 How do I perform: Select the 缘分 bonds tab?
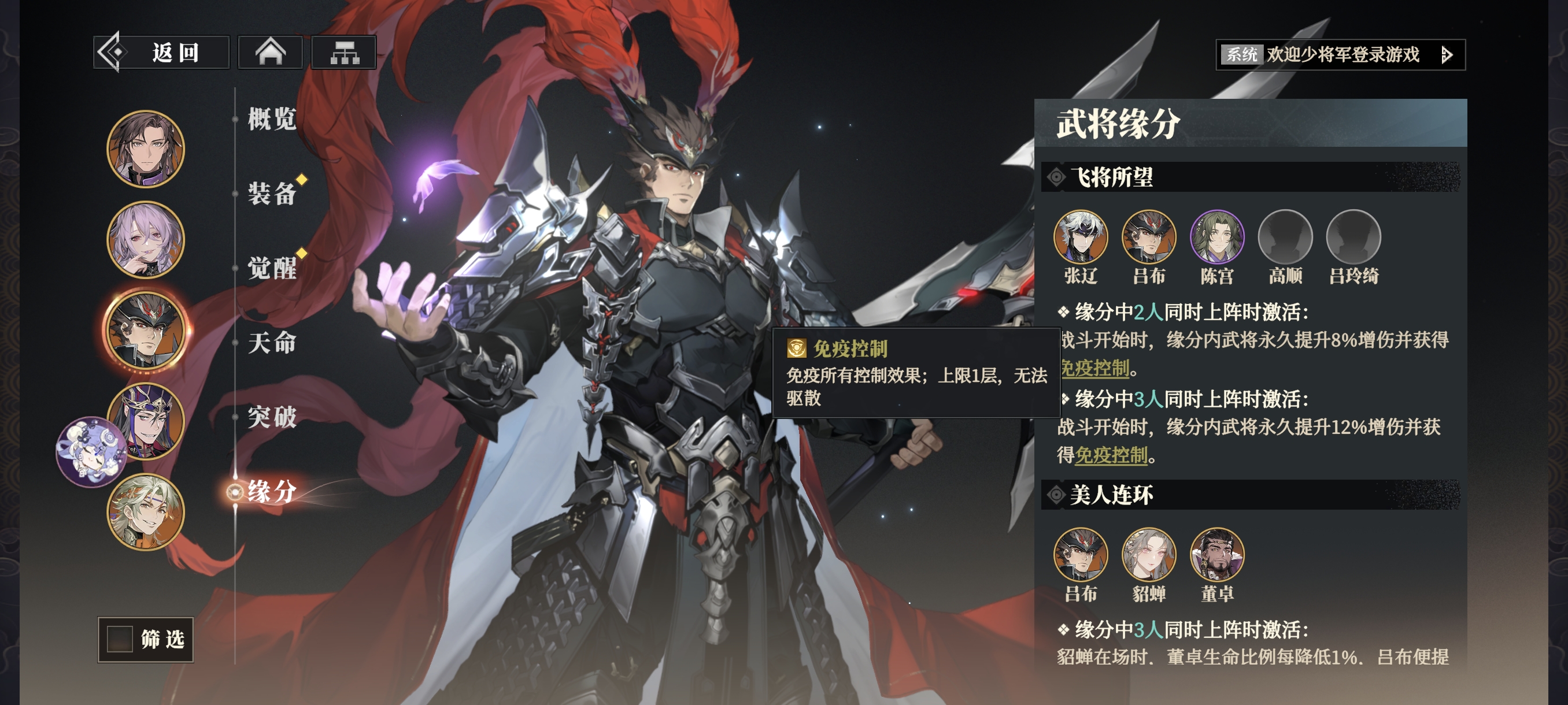point(272,492)
